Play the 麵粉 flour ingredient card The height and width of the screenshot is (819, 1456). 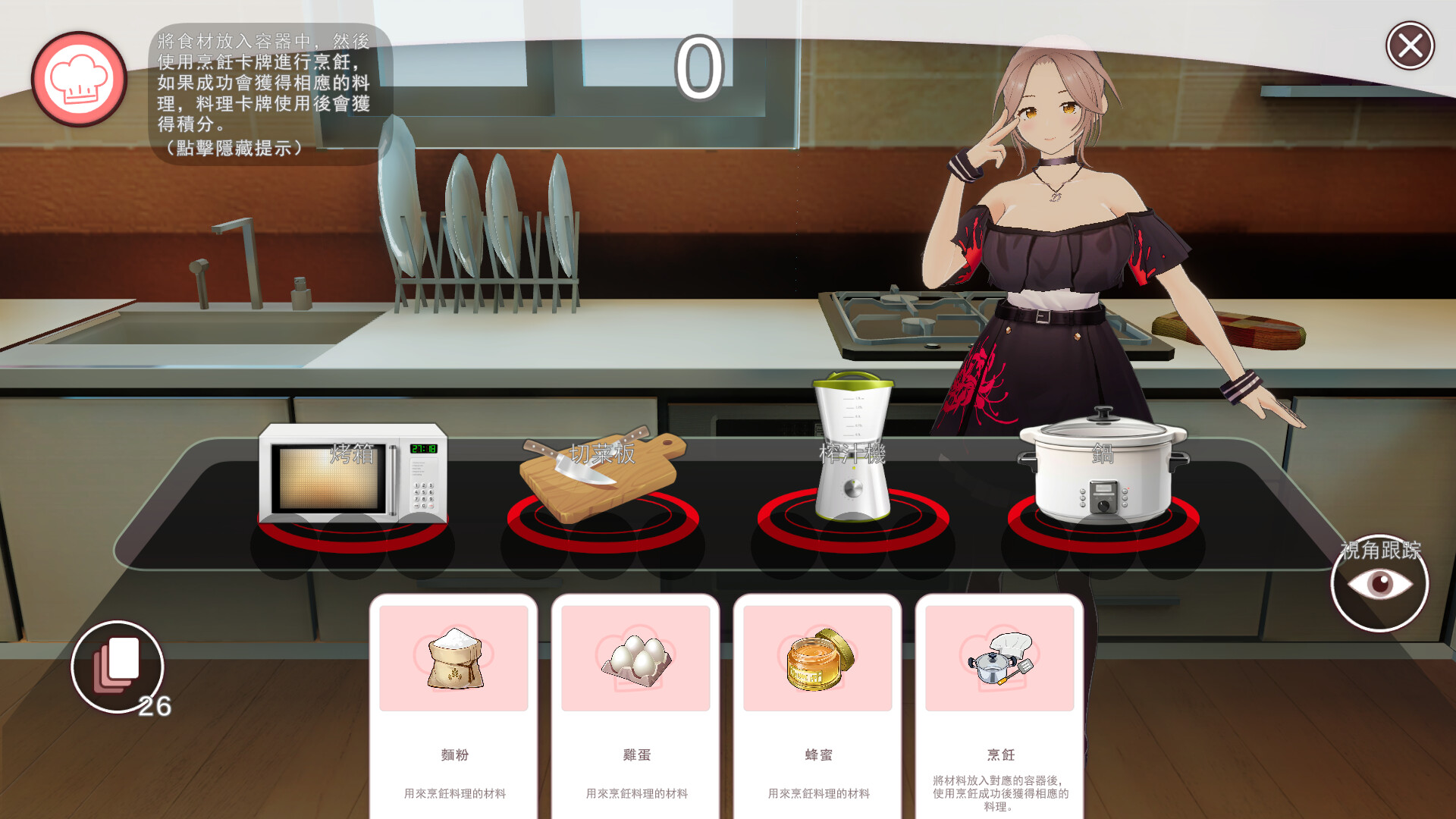[x=453, y=705]
